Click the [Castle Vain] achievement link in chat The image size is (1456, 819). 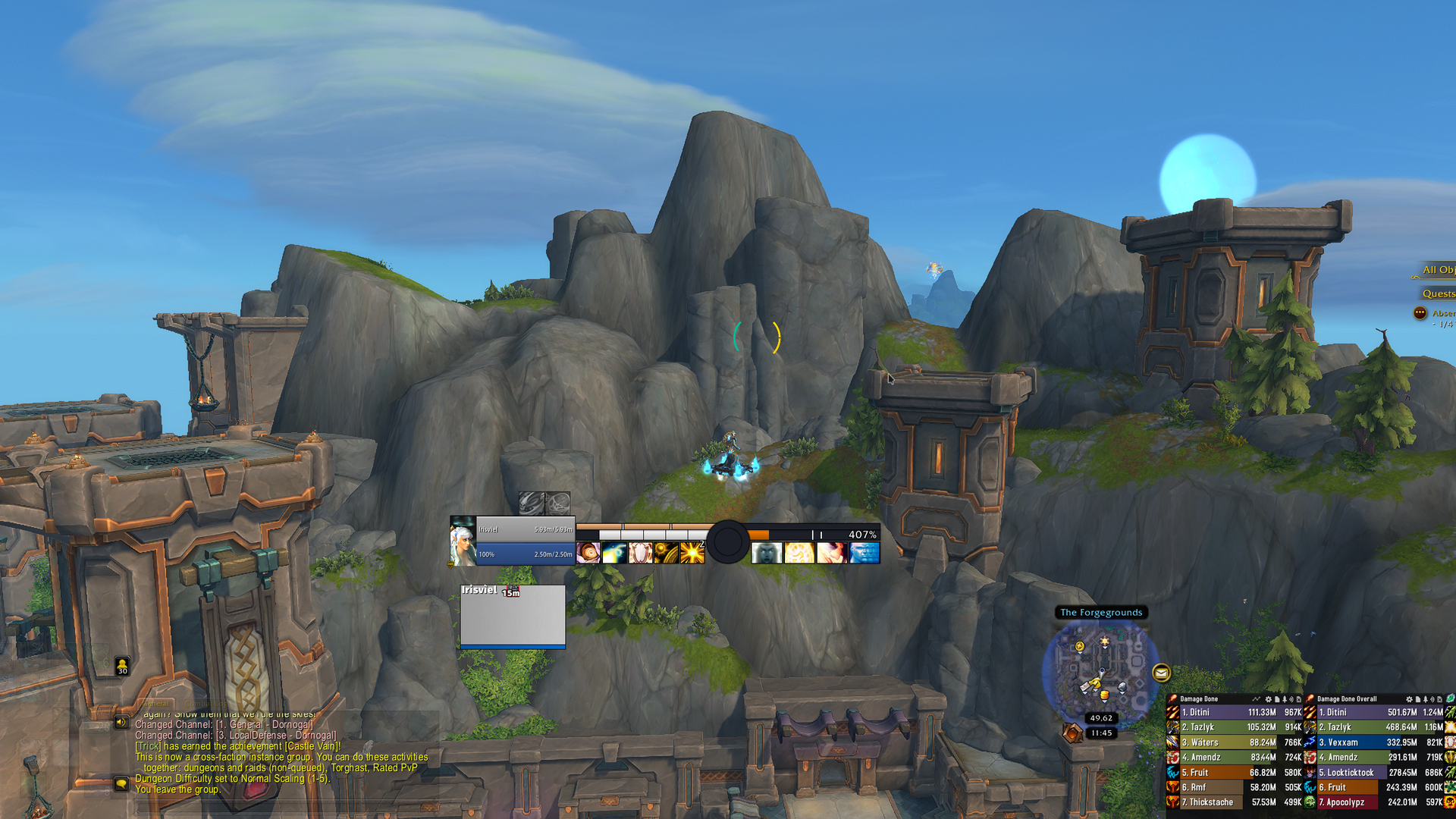click(x=312, y=746)
